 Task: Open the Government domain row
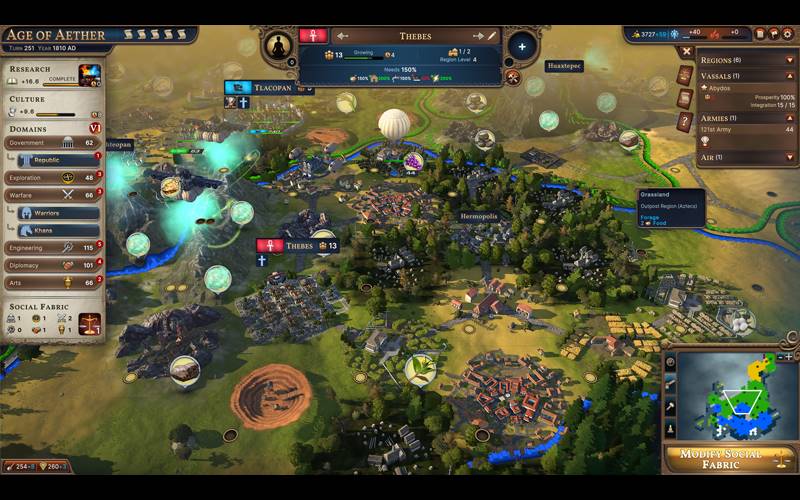point(52,143)
